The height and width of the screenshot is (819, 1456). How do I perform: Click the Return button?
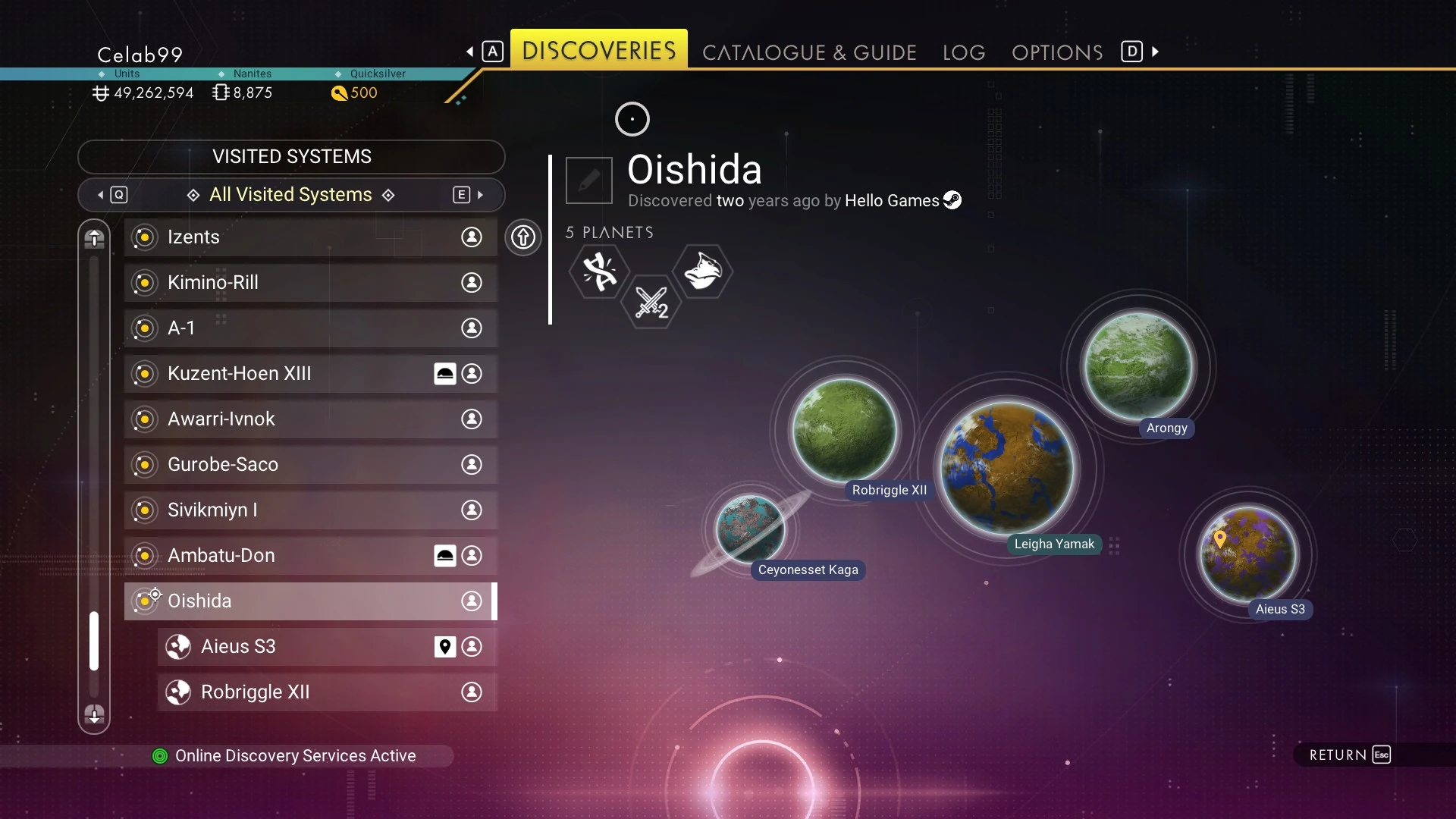(x=1350, y=755)
